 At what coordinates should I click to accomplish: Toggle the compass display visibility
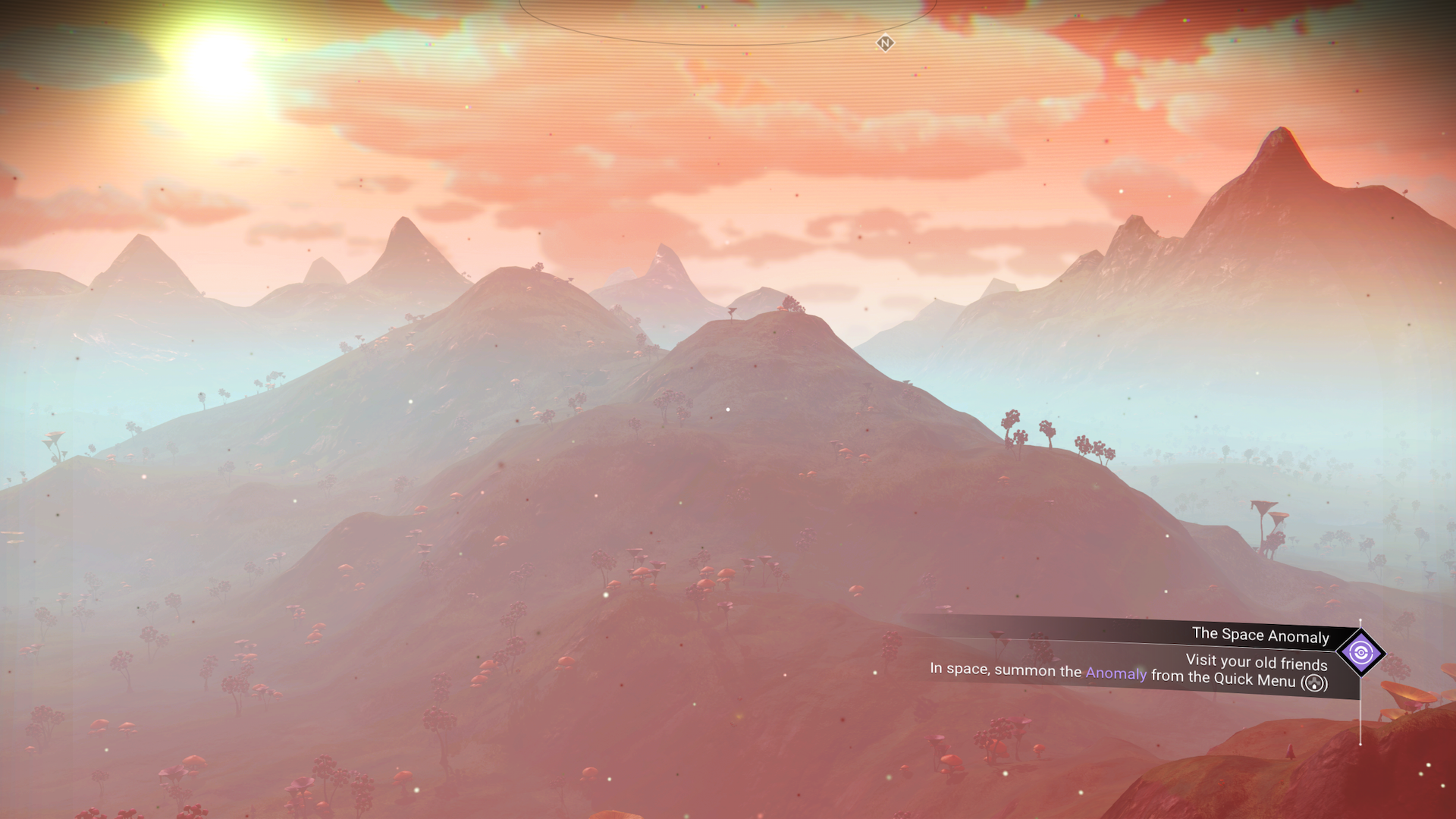[885, 44]
